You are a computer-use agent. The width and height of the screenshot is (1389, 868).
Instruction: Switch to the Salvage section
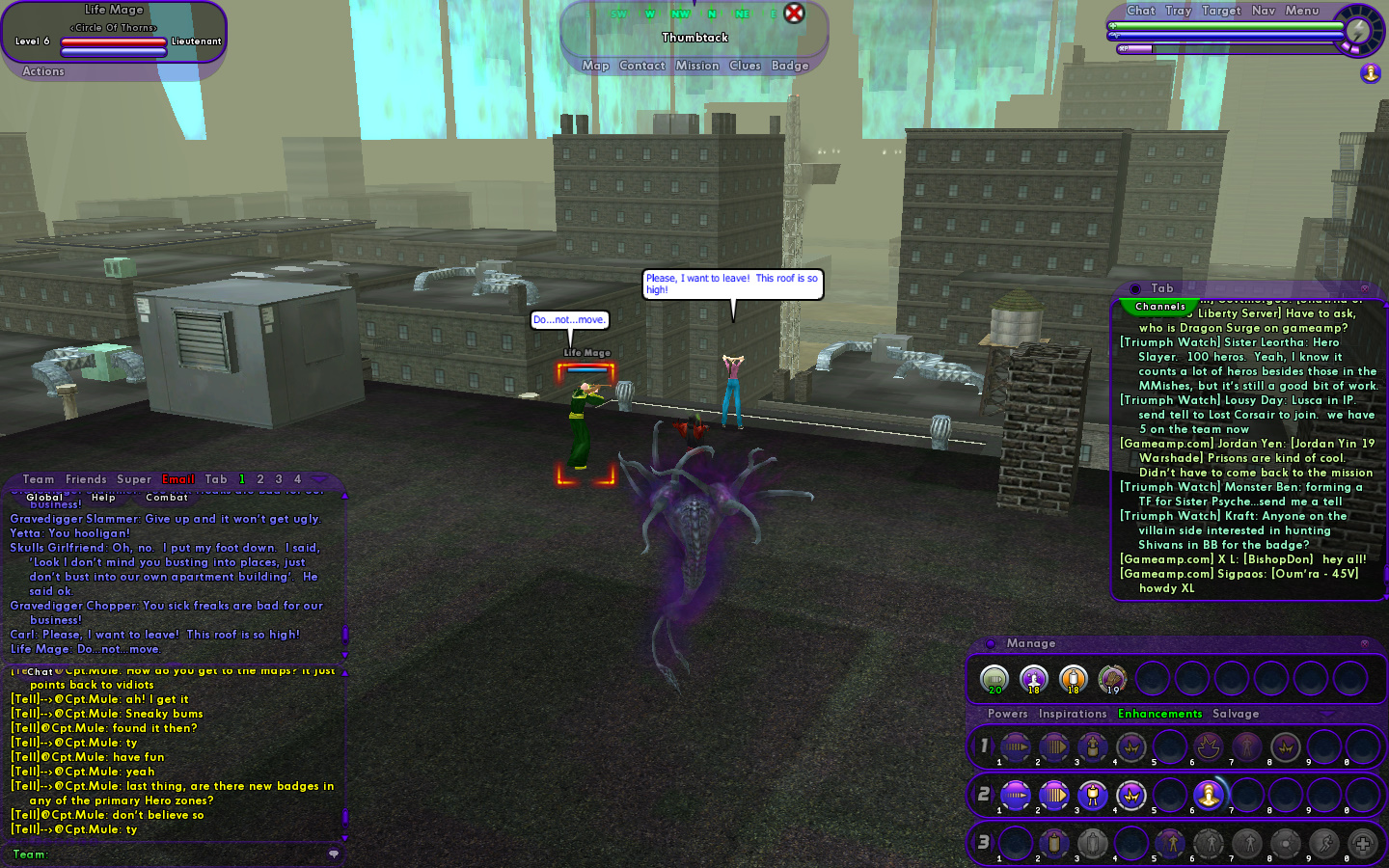tap(1236, 714)
